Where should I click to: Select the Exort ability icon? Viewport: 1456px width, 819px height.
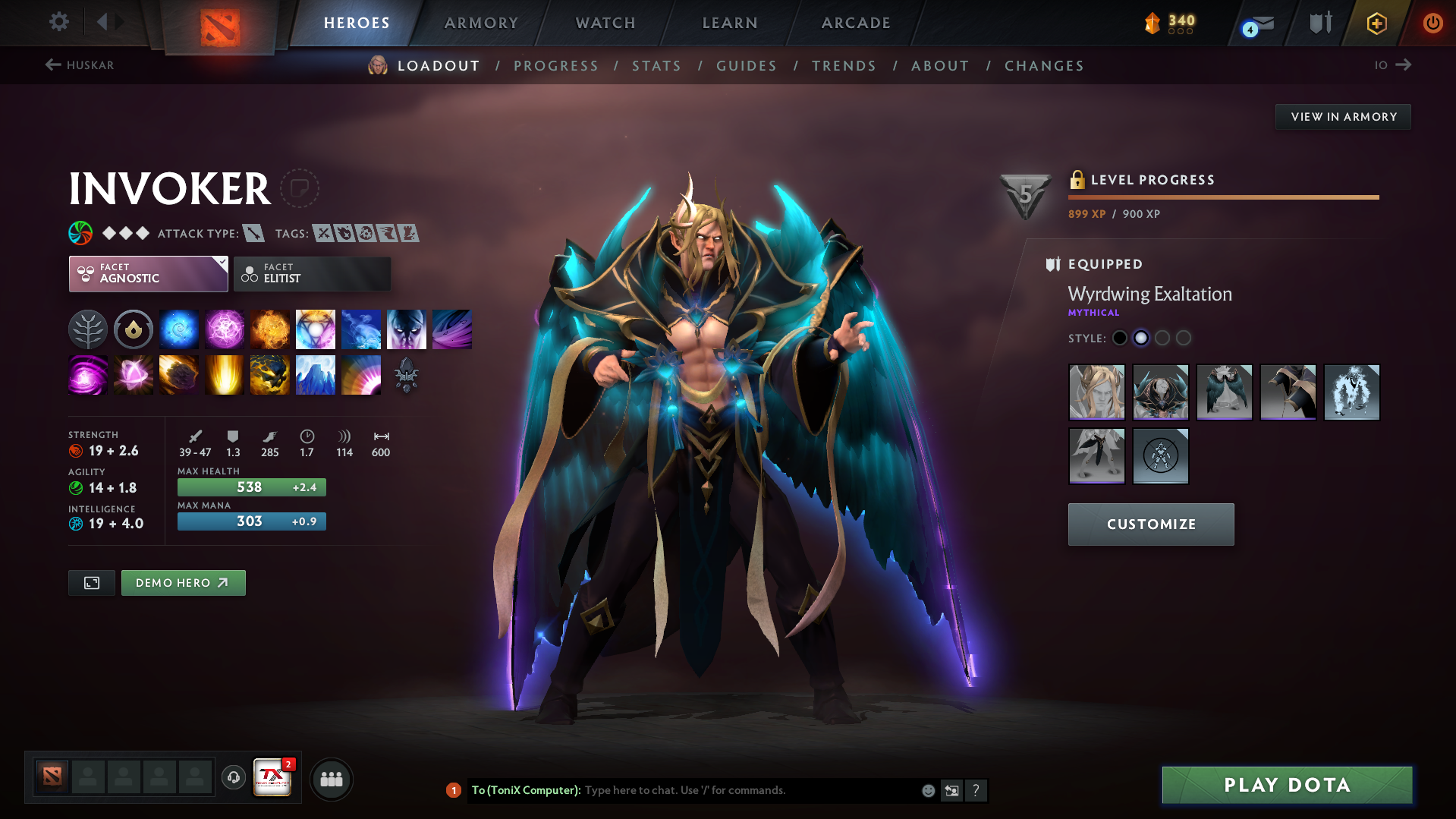[x=270, y=329]
